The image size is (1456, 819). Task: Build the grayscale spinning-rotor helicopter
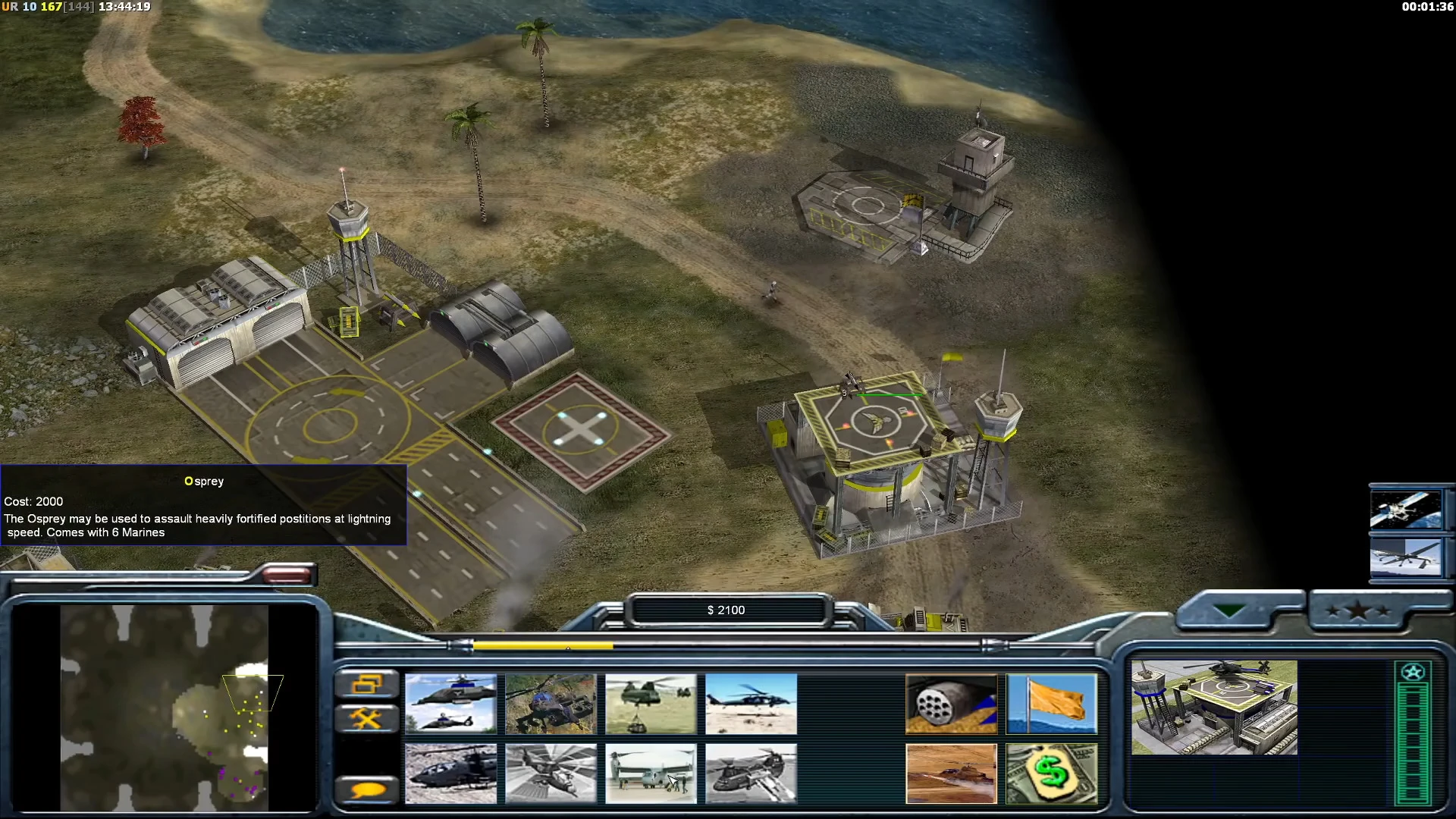coord(551,773)
